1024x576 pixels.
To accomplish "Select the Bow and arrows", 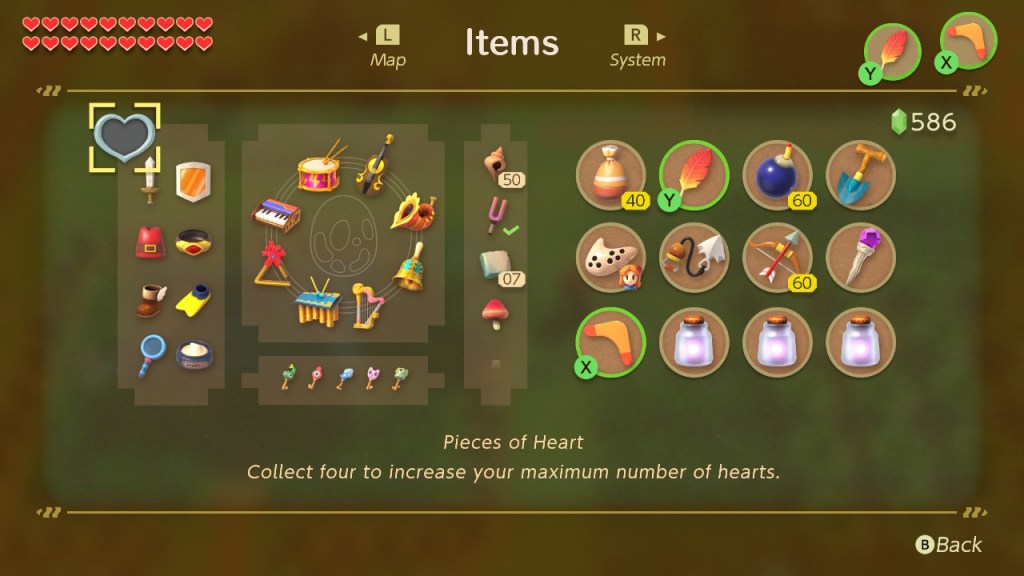I will point(777,259).
